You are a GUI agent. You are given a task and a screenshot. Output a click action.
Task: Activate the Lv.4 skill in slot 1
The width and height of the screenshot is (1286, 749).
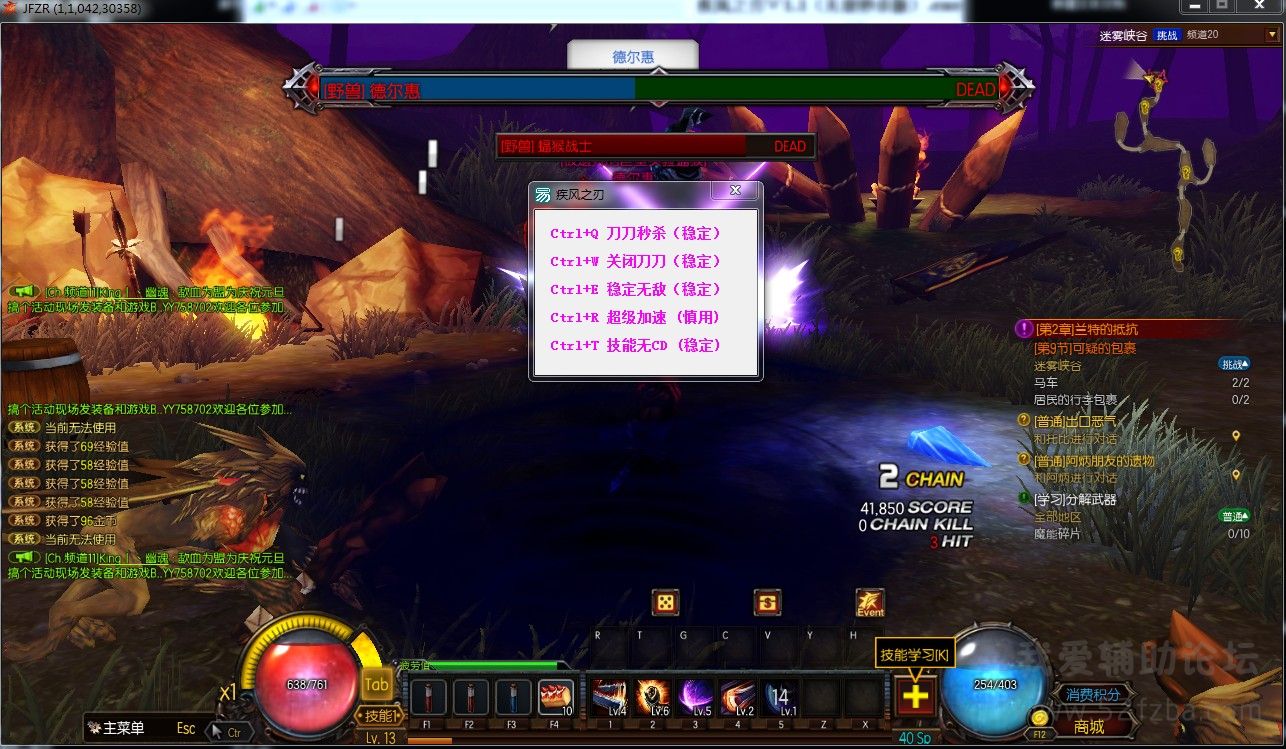click(608, 696)
